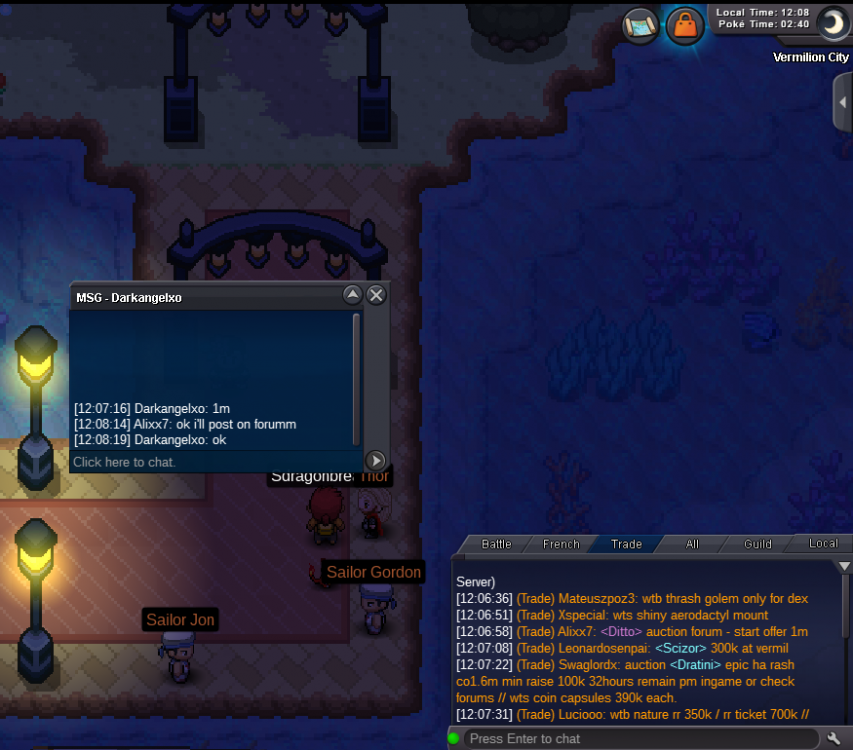853x750 pixels.
Task: Close the Darkangelxo message window
Action: tap(376, 295)
